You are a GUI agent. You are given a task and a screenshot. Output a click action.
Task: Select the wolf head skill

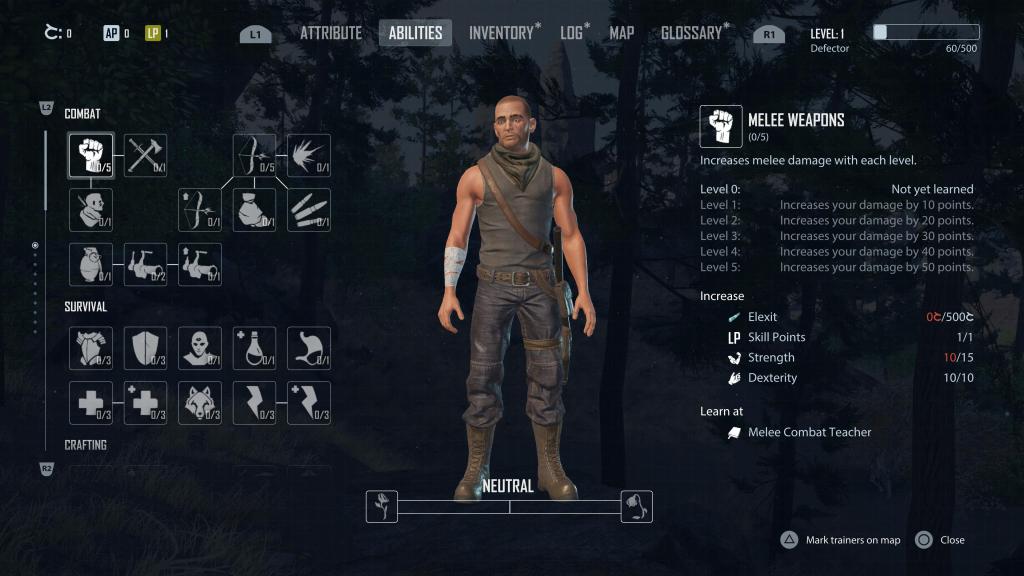(200, 402)
